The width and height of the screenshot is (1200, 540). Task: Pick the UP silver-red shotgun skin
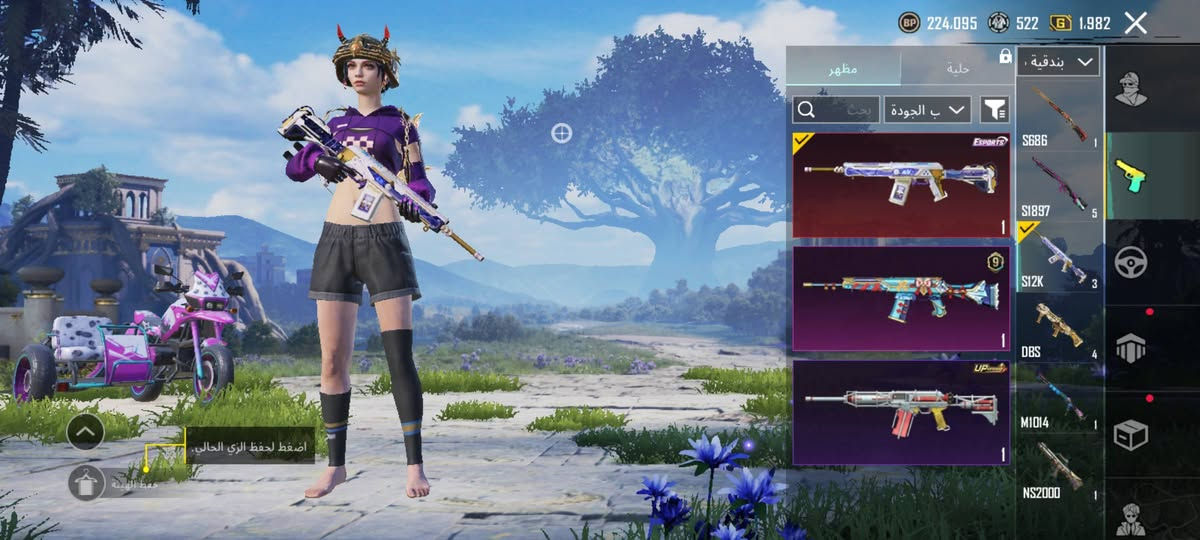(x=900, y=413)
